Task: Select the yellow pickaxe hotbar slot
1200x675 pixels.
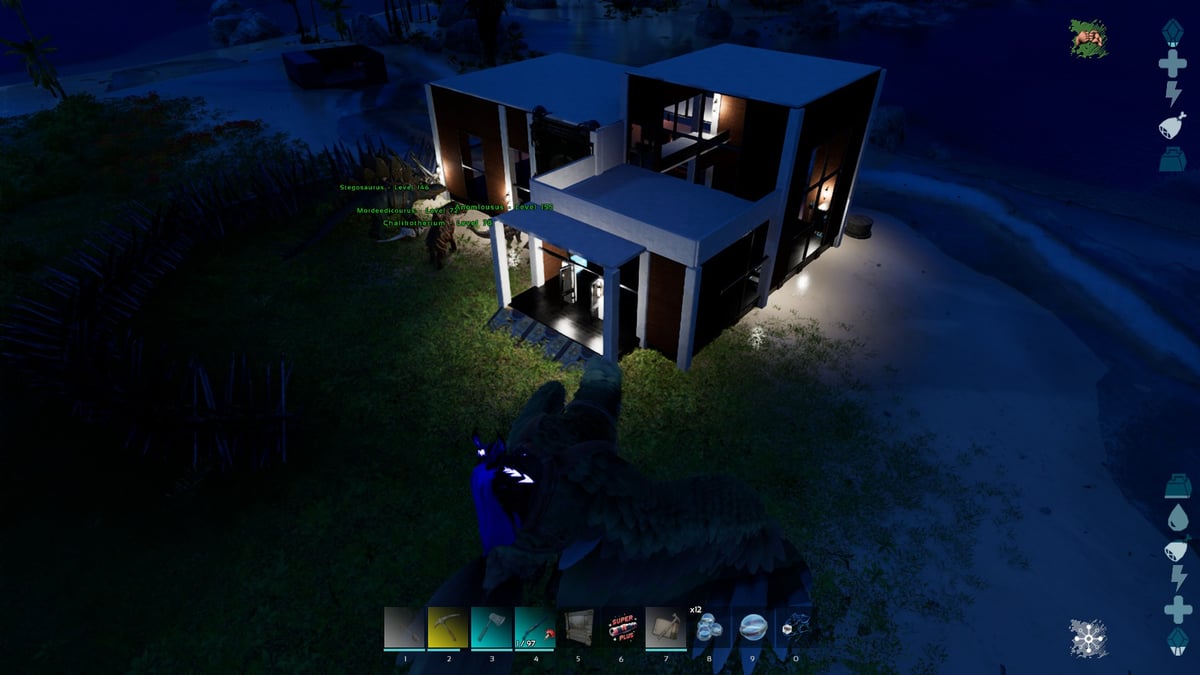Action: click(447, 627)
